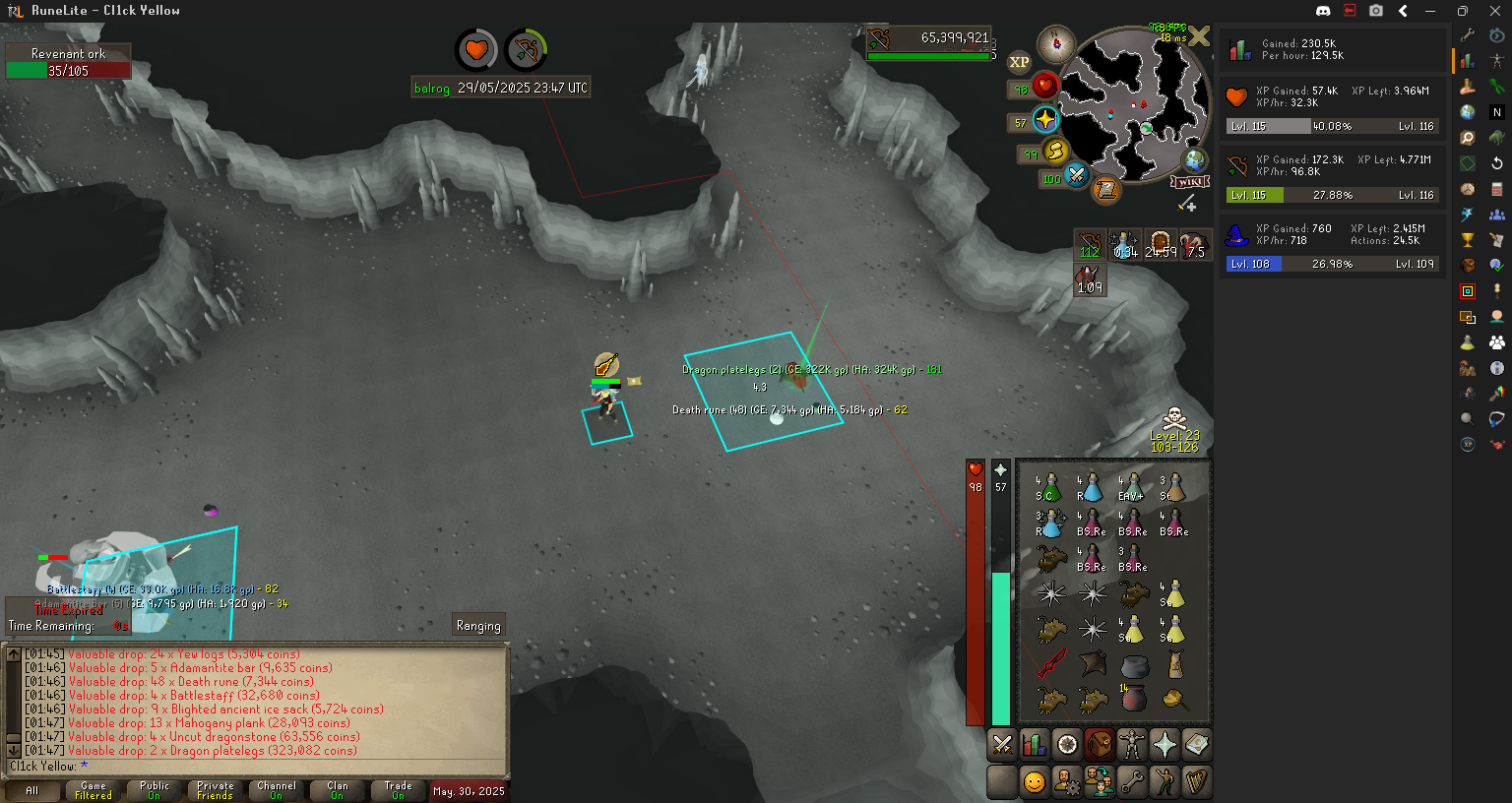Image resolution: width=1512 pixels, height=803 pixels.
Task: Select the red dragon weapon in inventory
Action: click(x=1050, y=662)
